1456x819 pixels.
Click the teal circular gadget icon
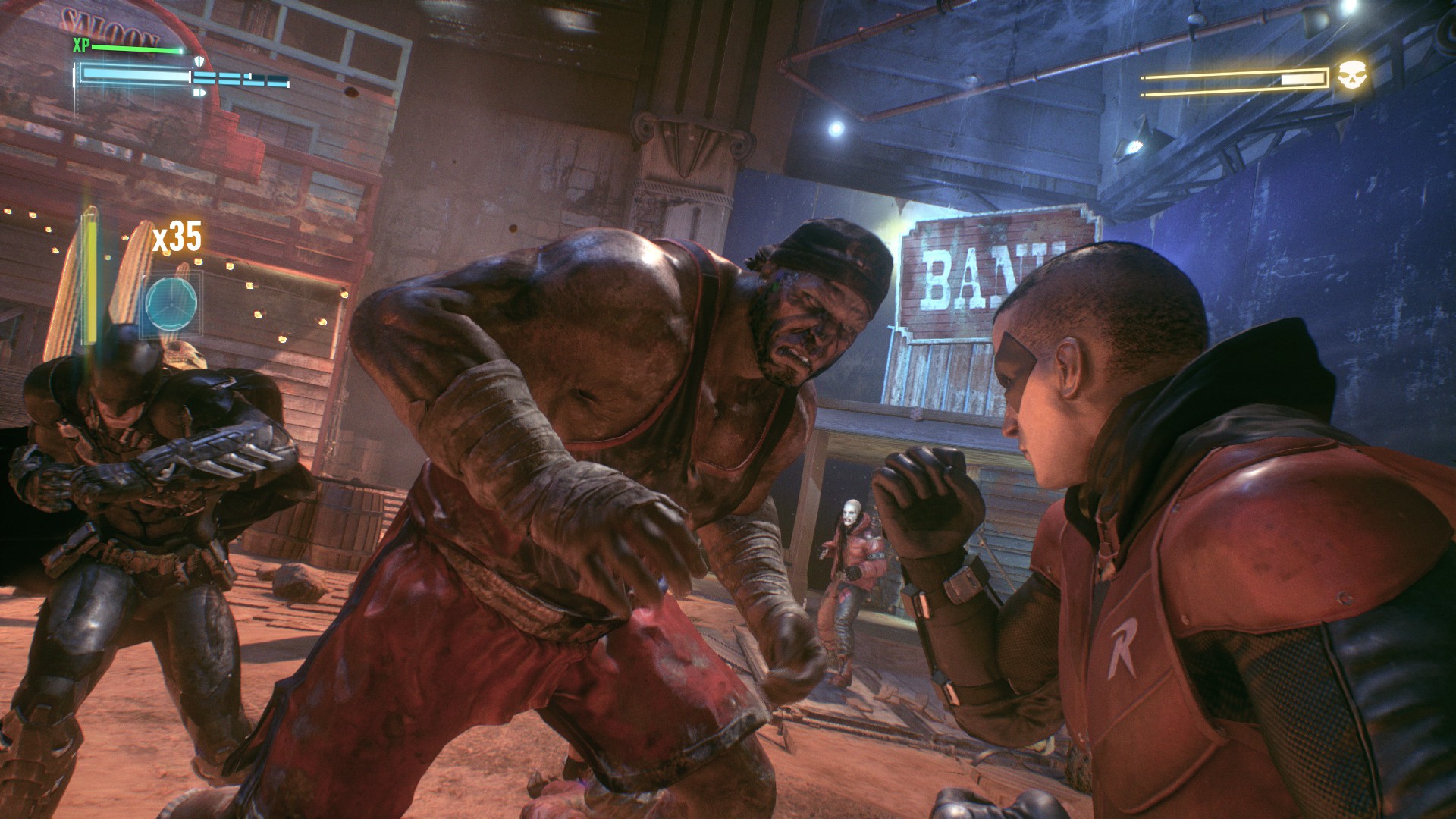pyautogui.click(x=171, y=303)
